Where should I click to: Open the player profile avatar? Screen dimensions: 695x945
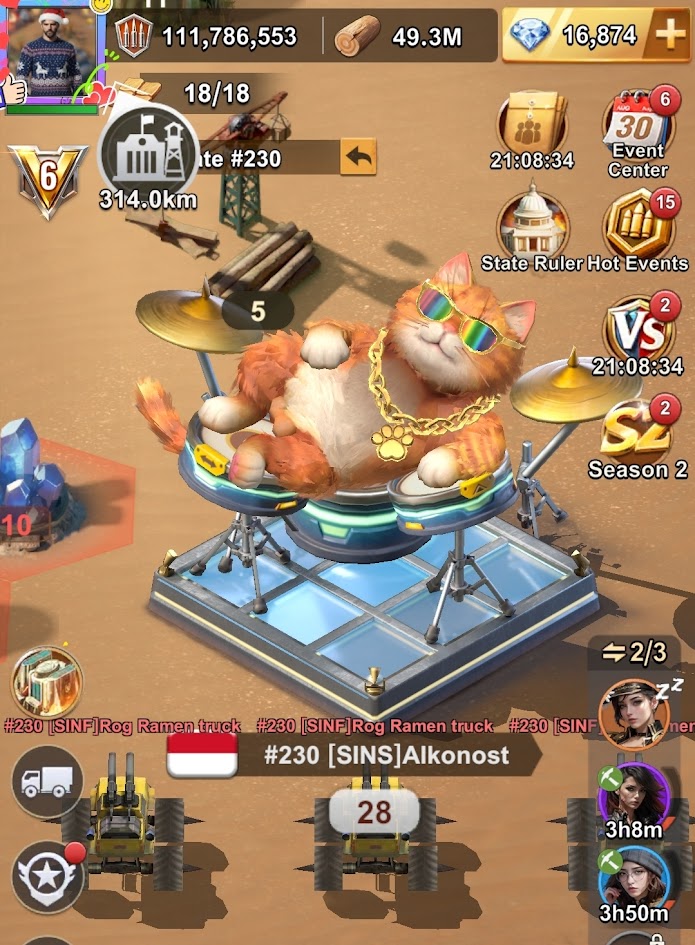[52, 48]
